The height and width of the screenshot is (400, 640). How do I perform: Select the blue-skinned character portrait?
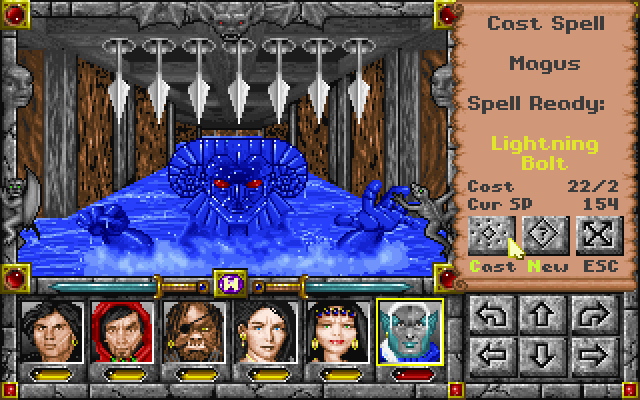(410, 332)
